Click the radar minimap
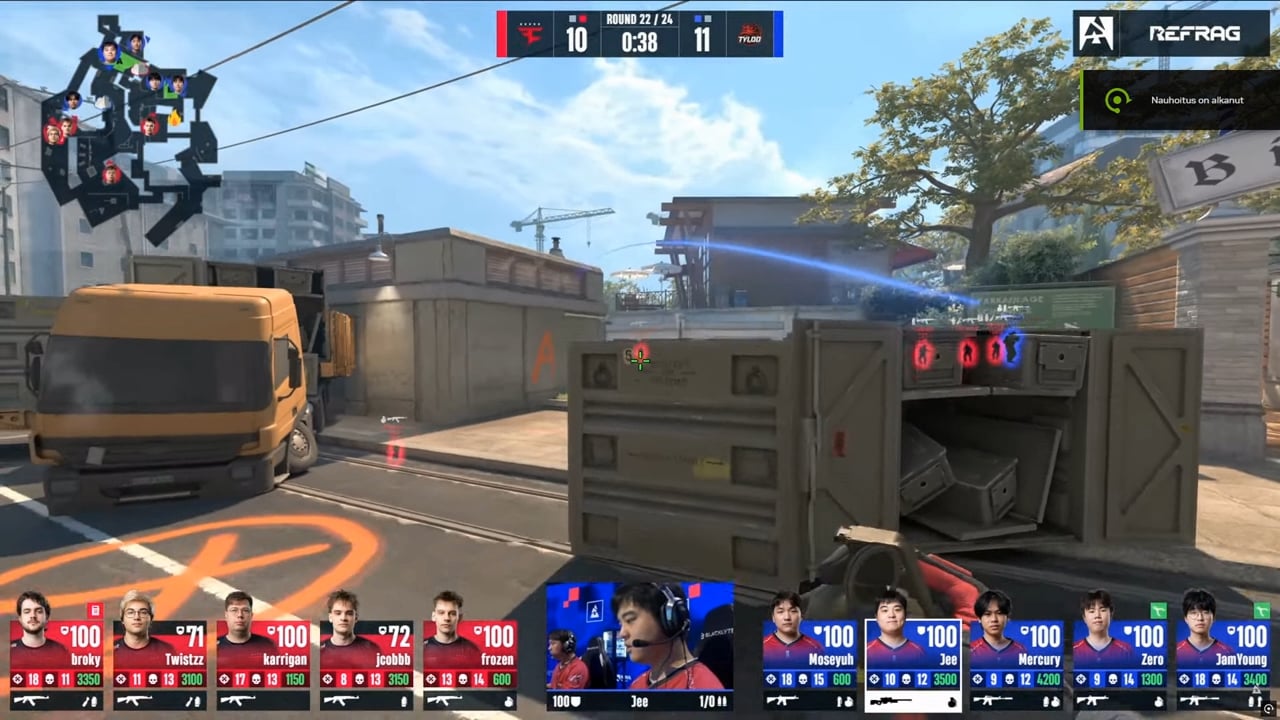The height and width of the screenshot is (720, 1280). pos(128,125)
